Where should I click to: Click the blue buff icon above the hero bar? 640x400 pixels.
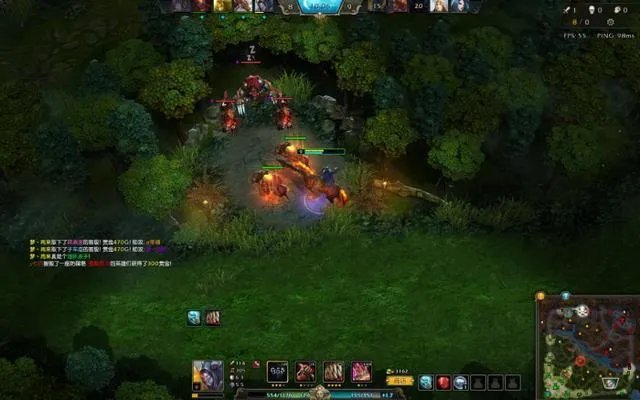194,318
